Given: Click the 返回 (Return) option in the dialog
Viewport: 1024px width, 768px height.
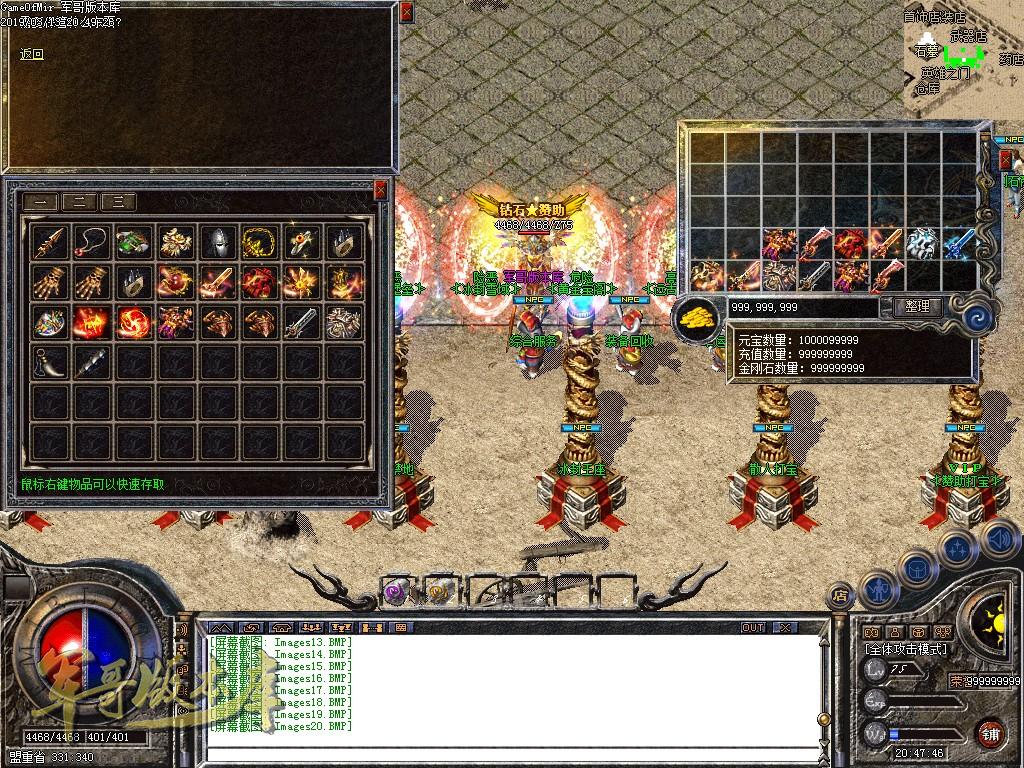Looking at the screenshot, I should tap(32, 54).
